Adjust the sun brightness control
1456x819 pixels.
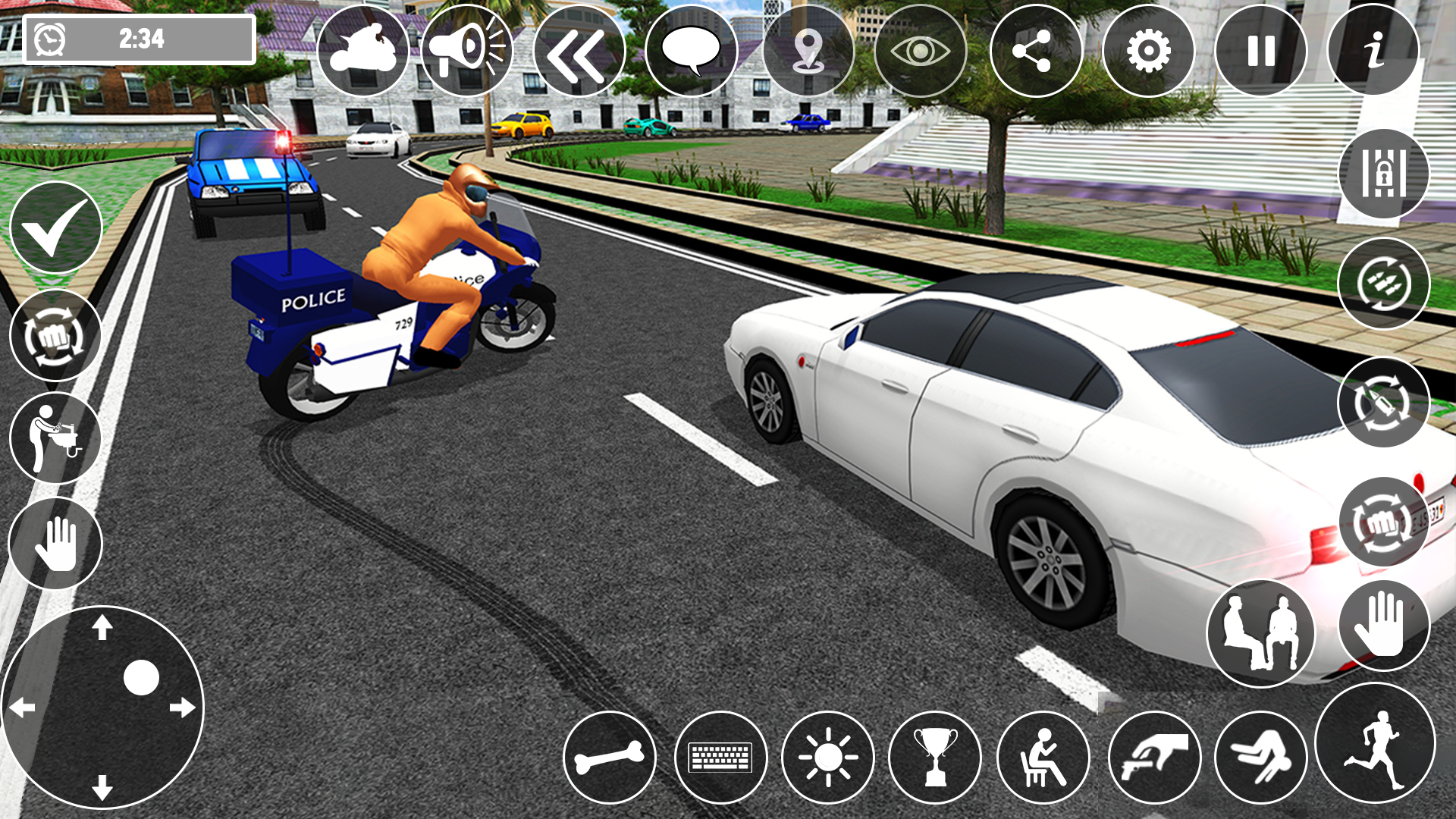[x=827, y=758]
